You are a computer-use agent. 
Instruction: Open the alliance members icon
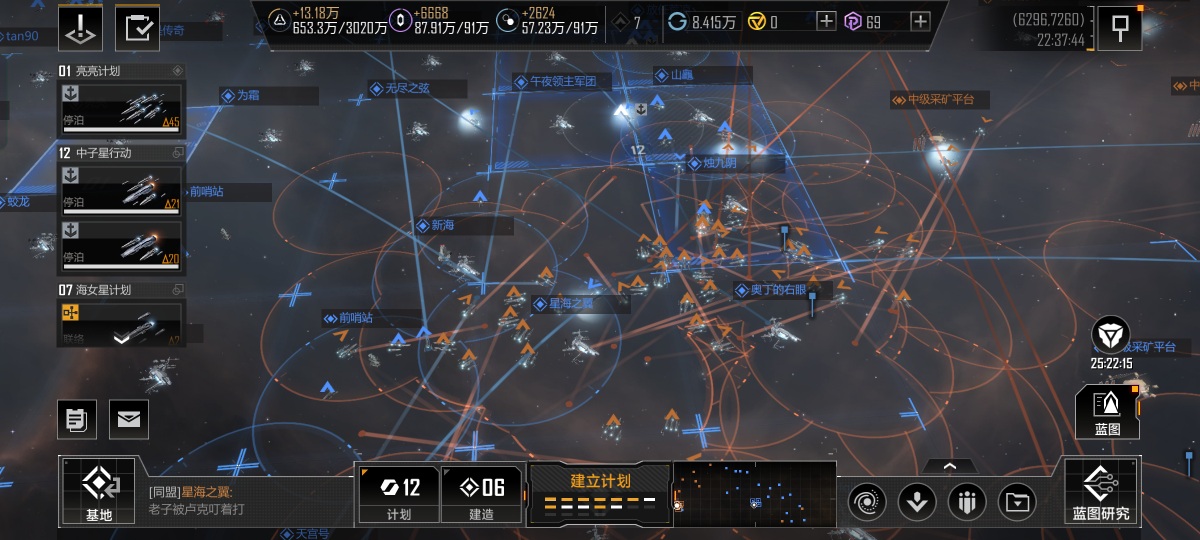click(966, 501)
